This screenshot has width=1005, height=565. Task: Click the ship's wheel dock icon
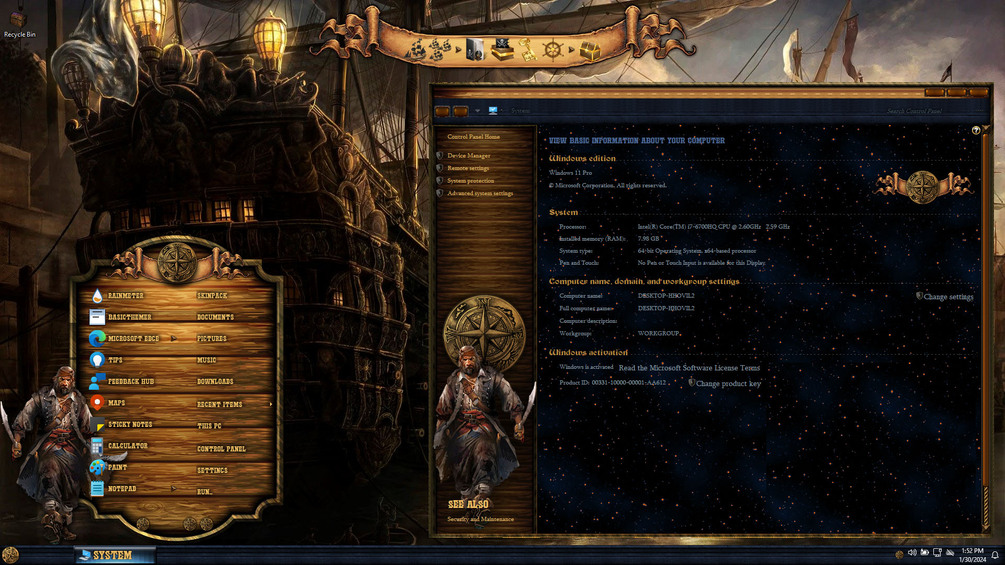point(552,49)
